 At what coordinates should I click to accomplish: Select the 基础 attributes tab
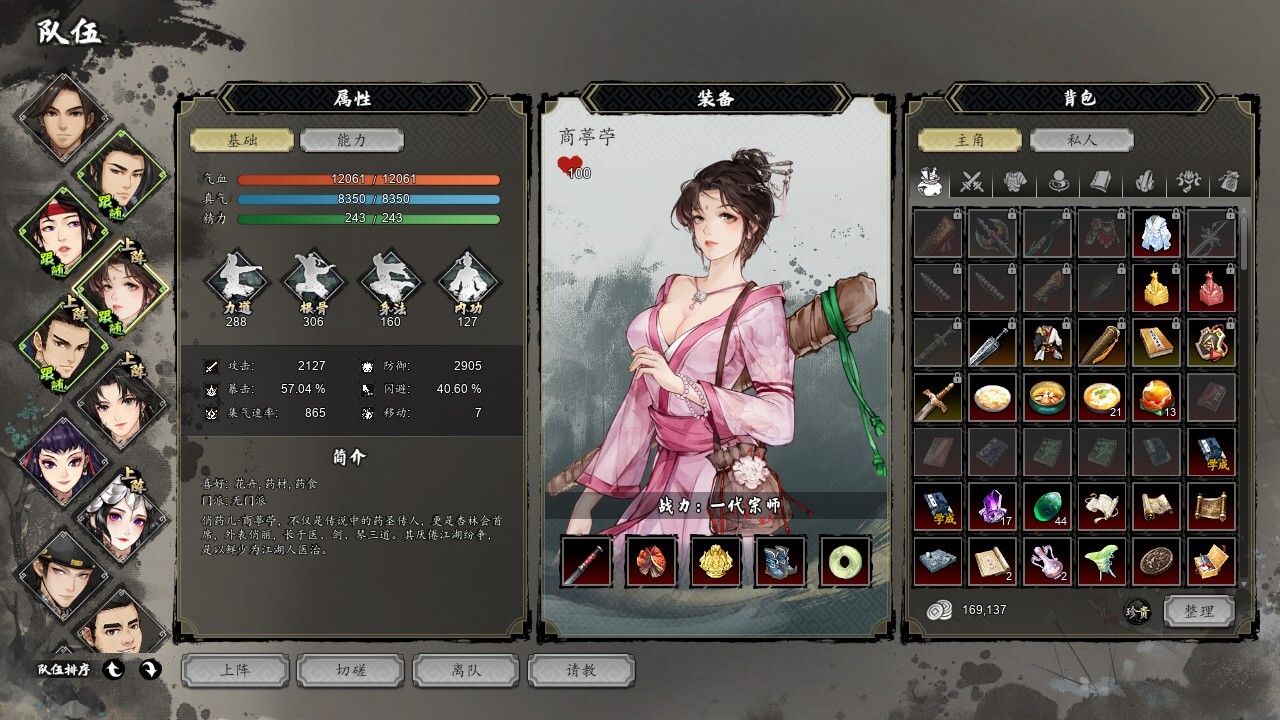pyautogui.click(x=242, y=141)
